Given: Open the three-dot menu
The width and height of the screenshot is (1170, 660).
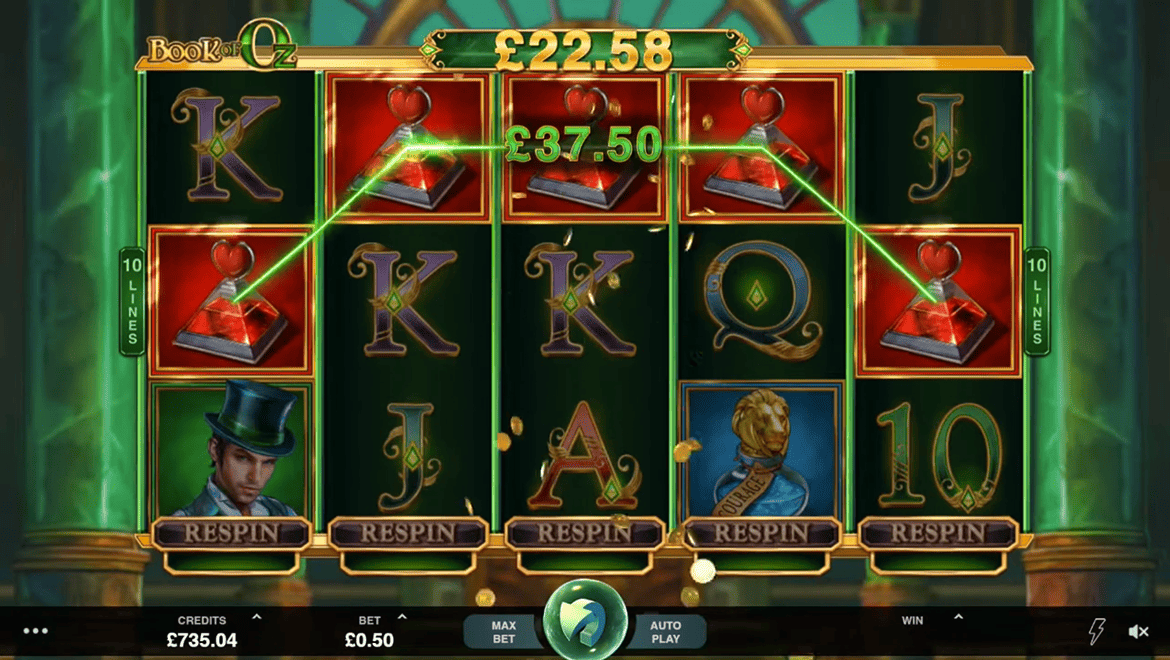Looking at the screenshot, I should [36, 631].
